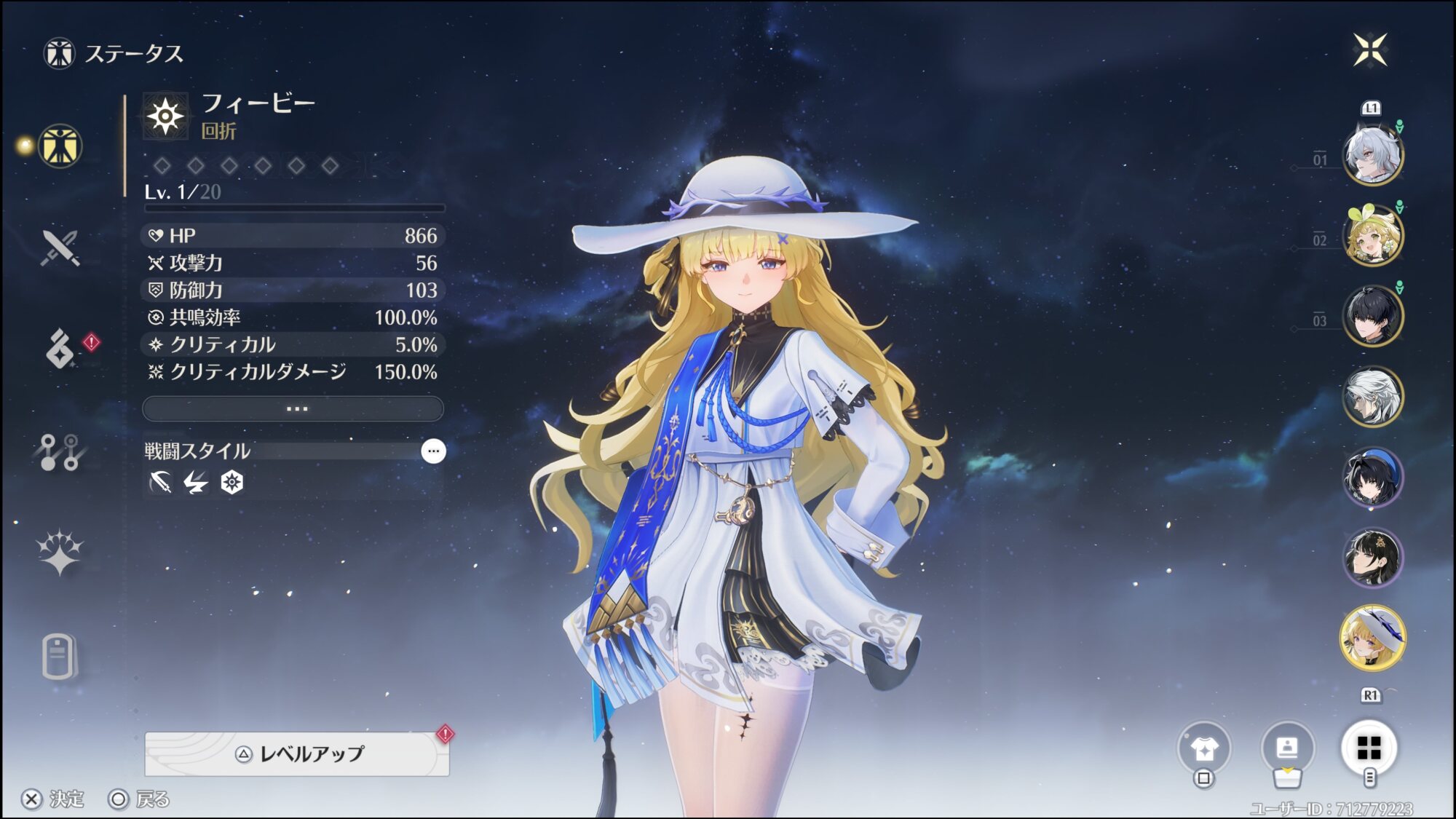Select the status tab with the figure icon
This screenshot has height=819, width=1456.
click(x=60, y=146)
